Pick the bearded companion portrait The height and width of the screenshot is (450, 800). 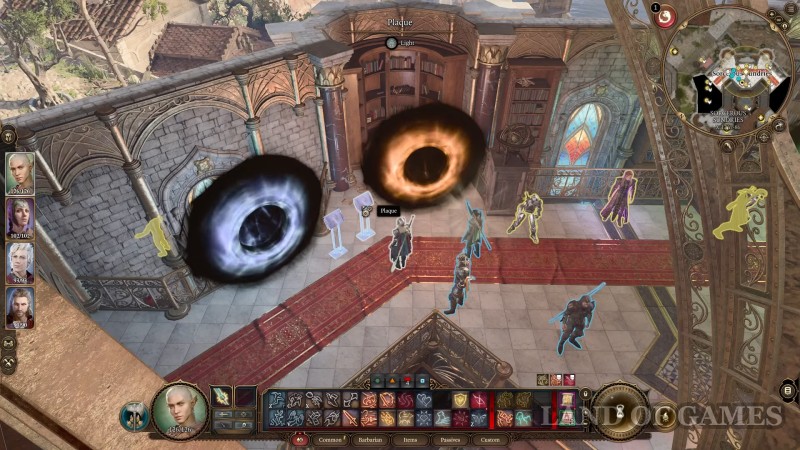[x=20, y=308]
